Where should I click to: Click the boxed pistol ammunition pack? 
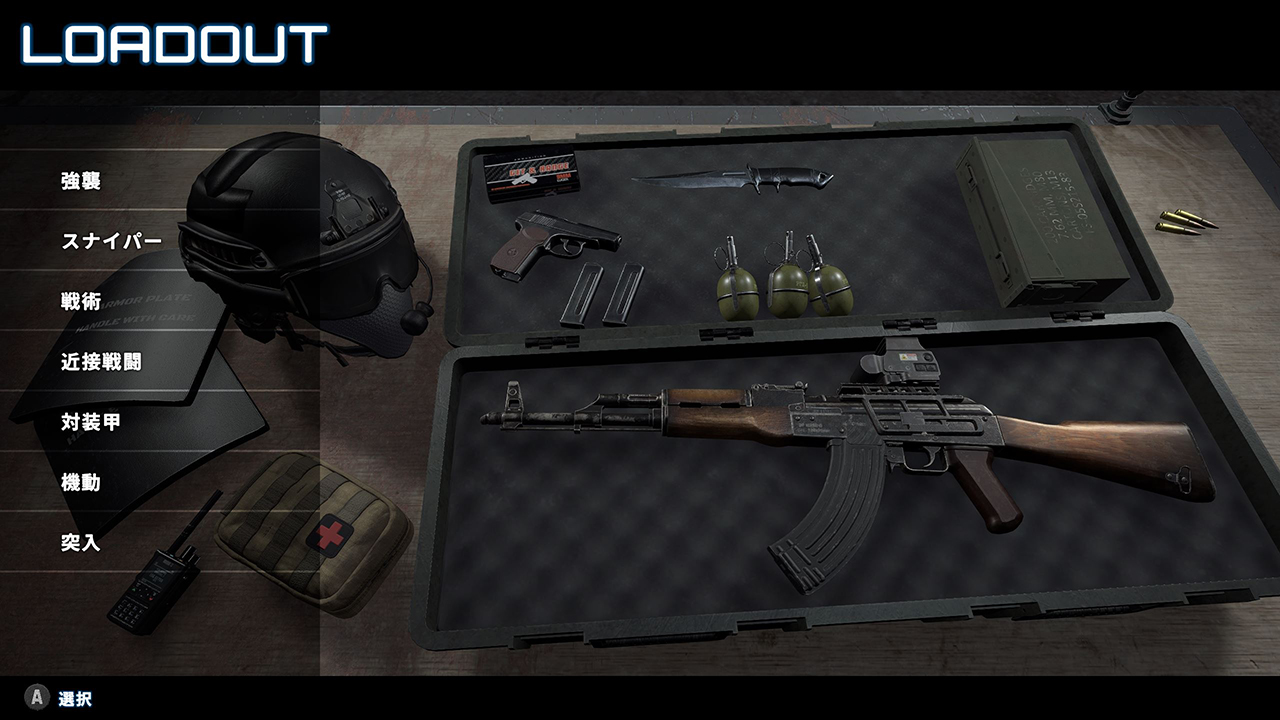tap(535, 172)
